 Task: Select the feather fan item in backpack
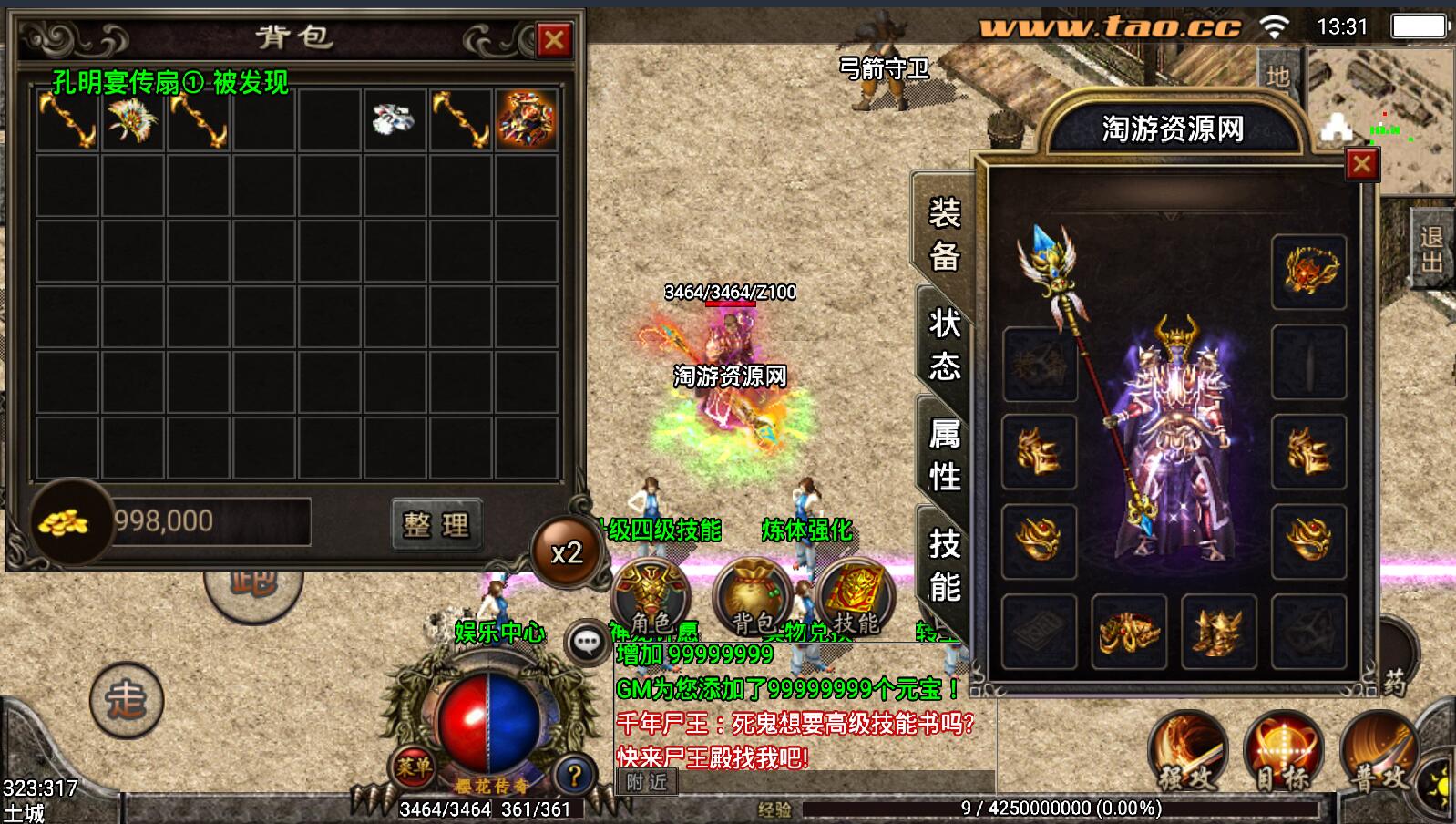tap(133, 120)
